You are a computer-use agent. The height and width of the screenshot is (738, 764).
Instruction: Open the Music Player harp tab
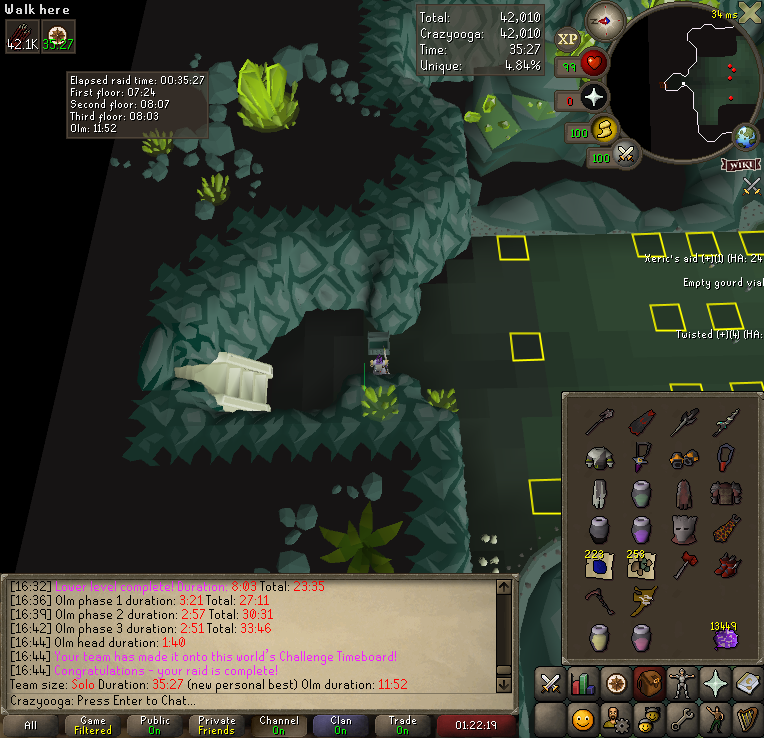(746, 719)
